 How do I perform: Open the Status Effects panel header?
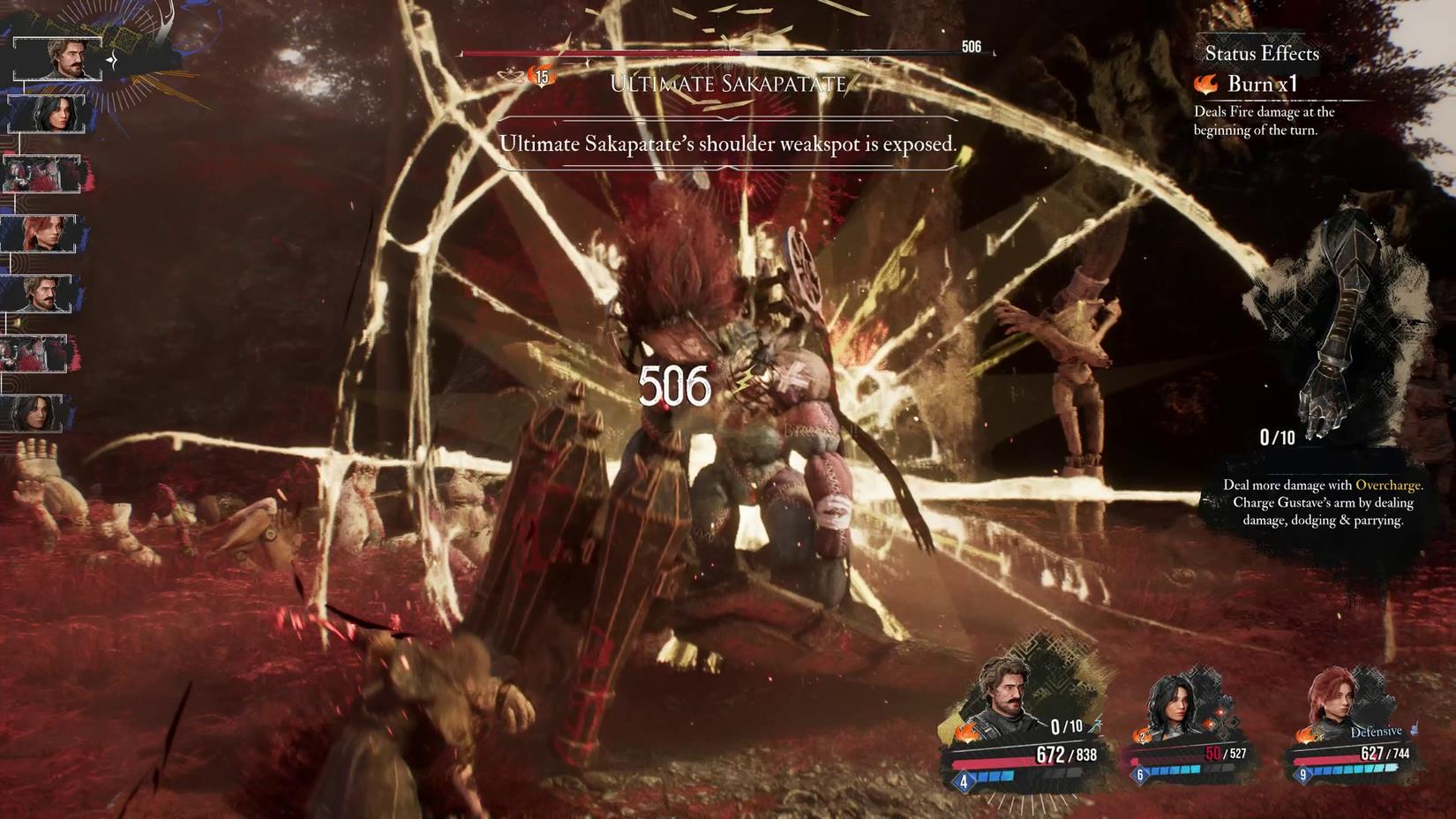(1262, 54)
